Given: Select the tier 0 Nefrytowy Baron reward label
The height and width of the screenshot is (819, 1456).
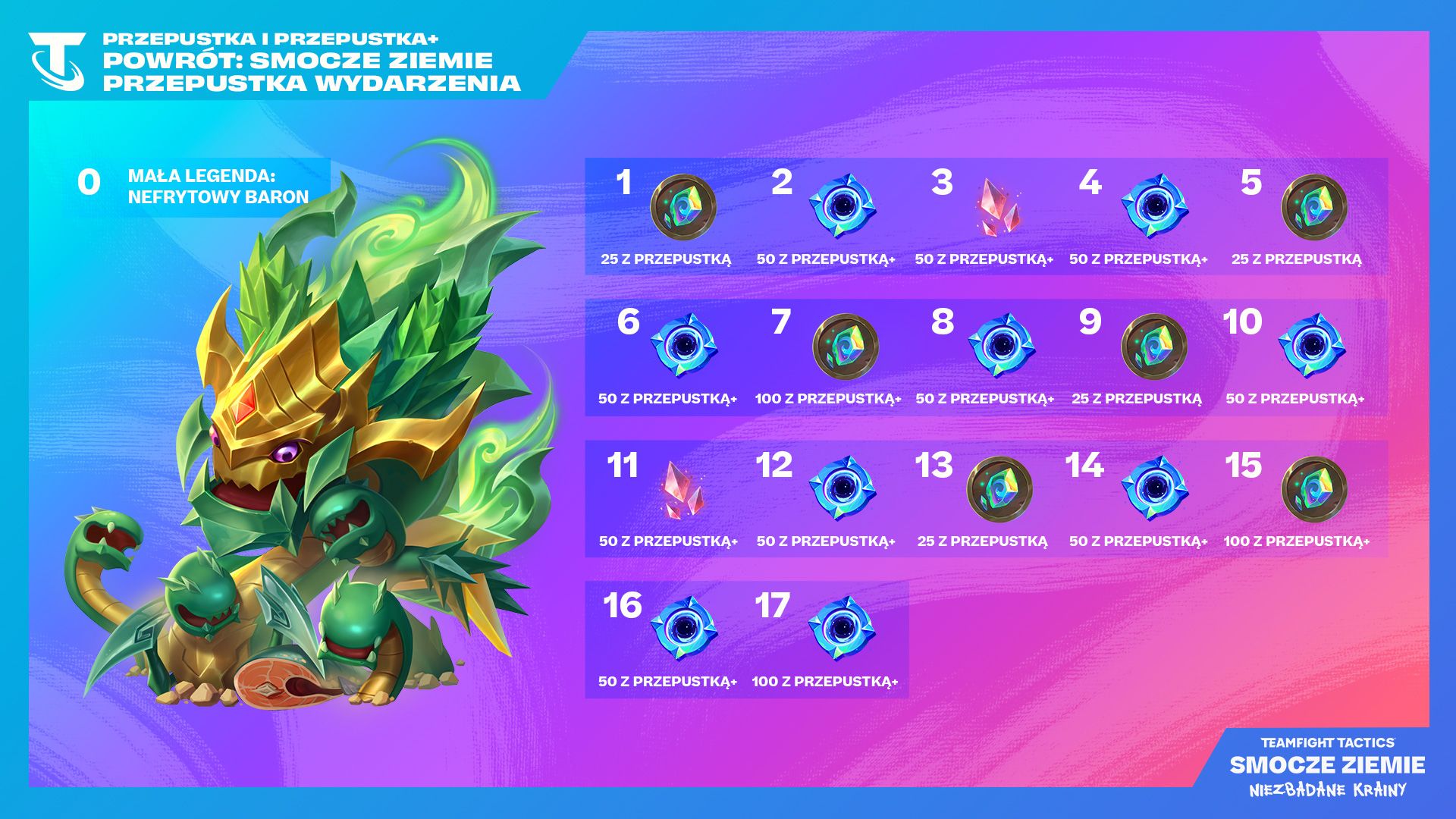Looking at the screenshot, I should pos(218,187).
